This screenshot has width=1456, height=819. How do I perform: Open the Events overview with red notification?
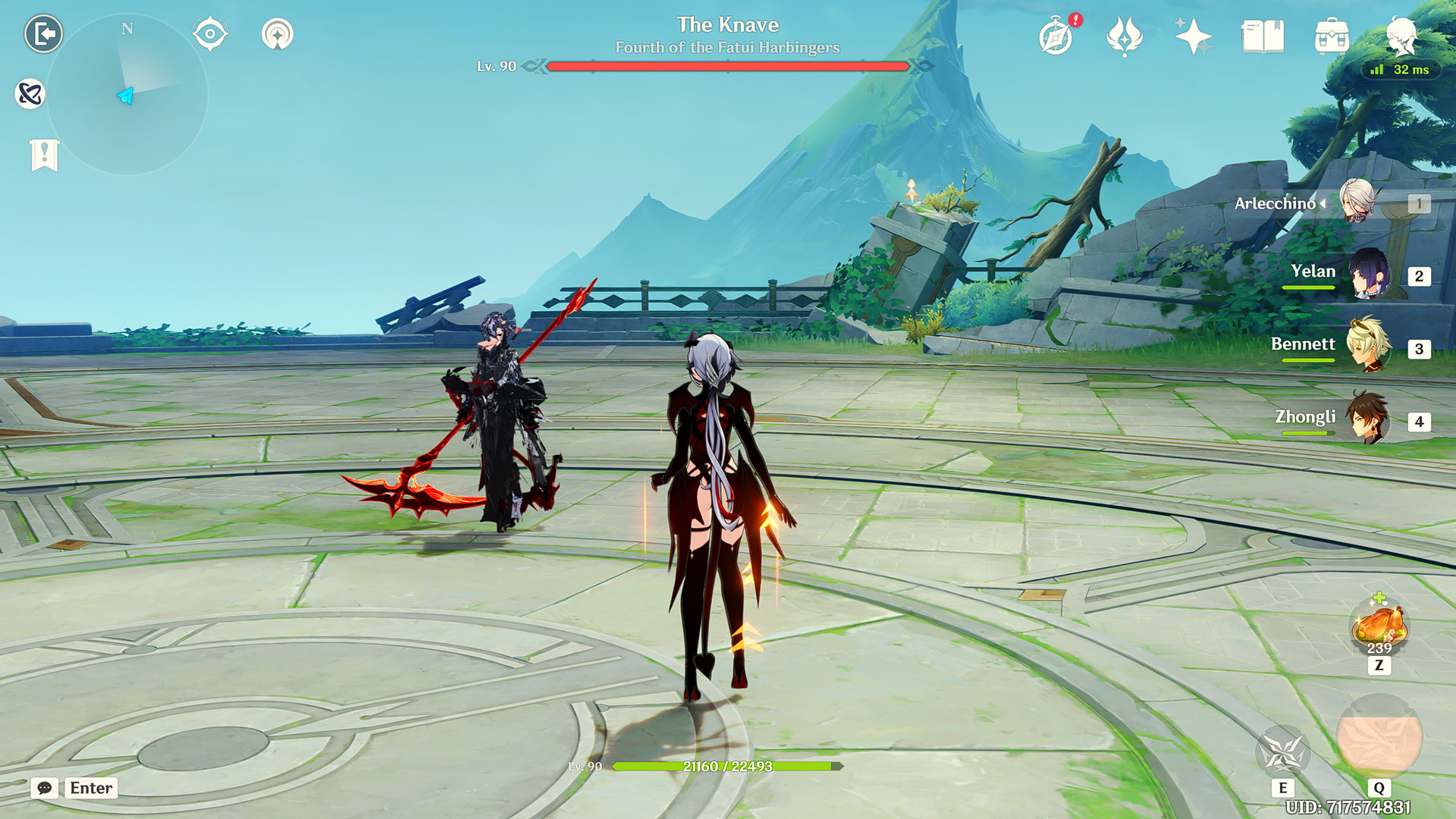[x=1056, y=35]
